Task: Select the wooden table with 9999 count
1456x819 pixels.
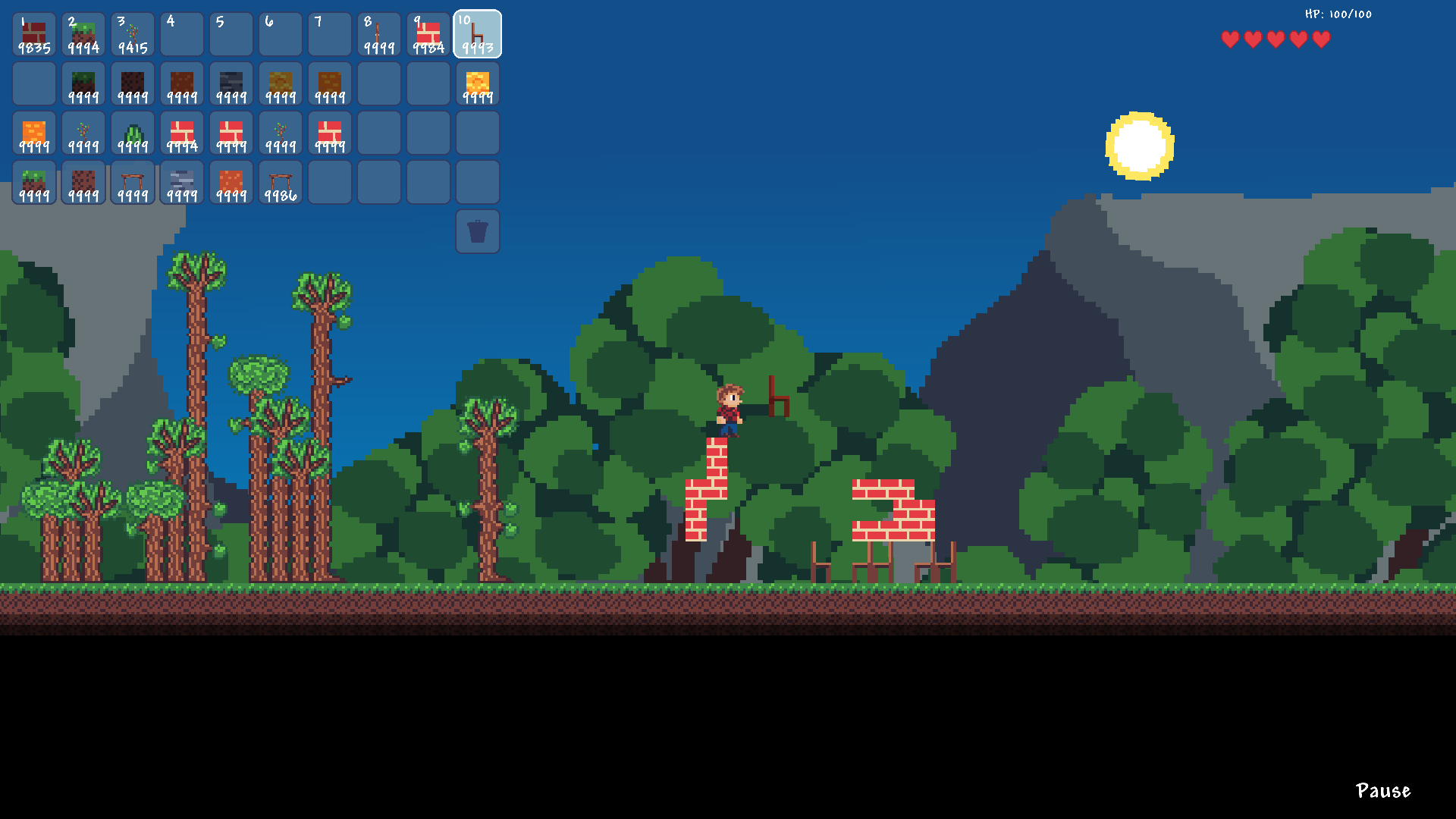Action: (133, 183)
